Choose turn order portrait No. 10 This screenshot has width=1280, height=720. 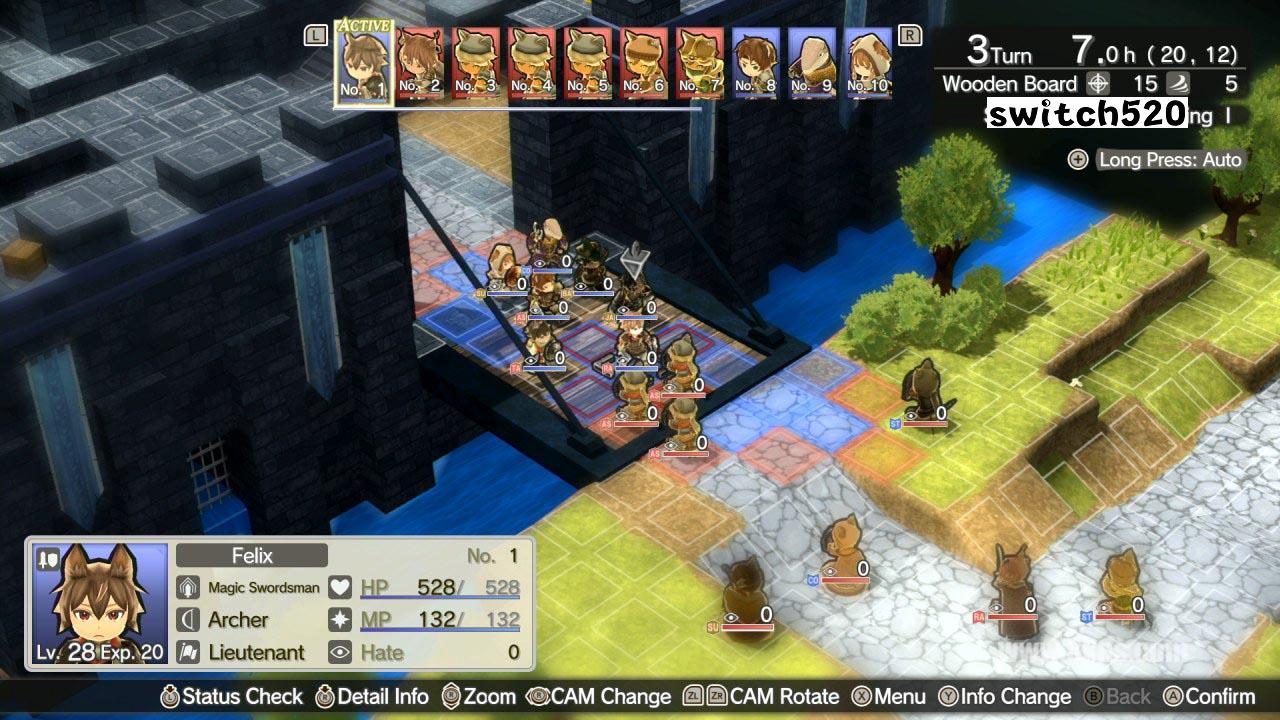(x=868, y=62)
